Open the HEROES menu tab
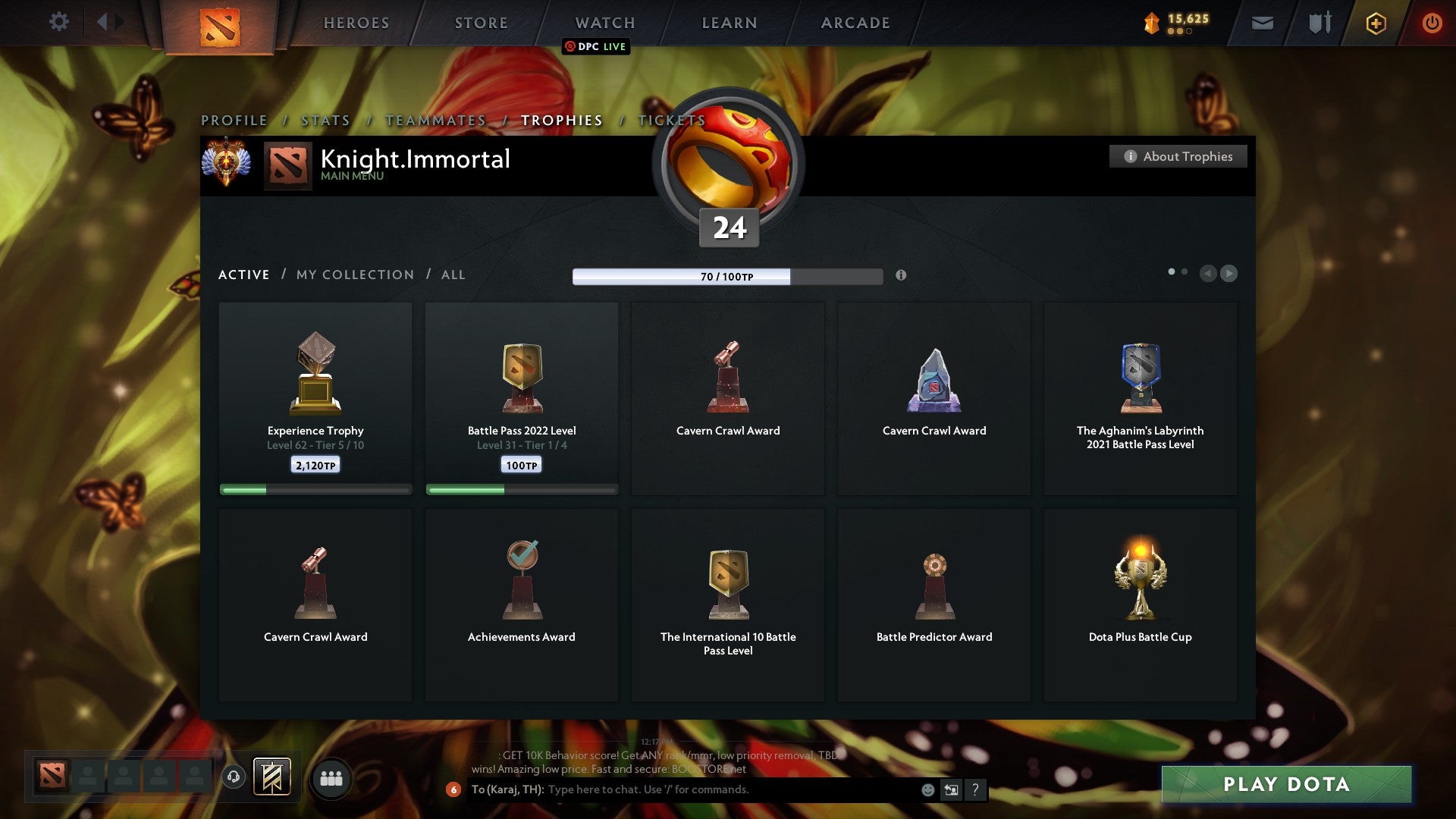Image resolution: width=1456 pixels, height=819 pixels. [356, 23]
